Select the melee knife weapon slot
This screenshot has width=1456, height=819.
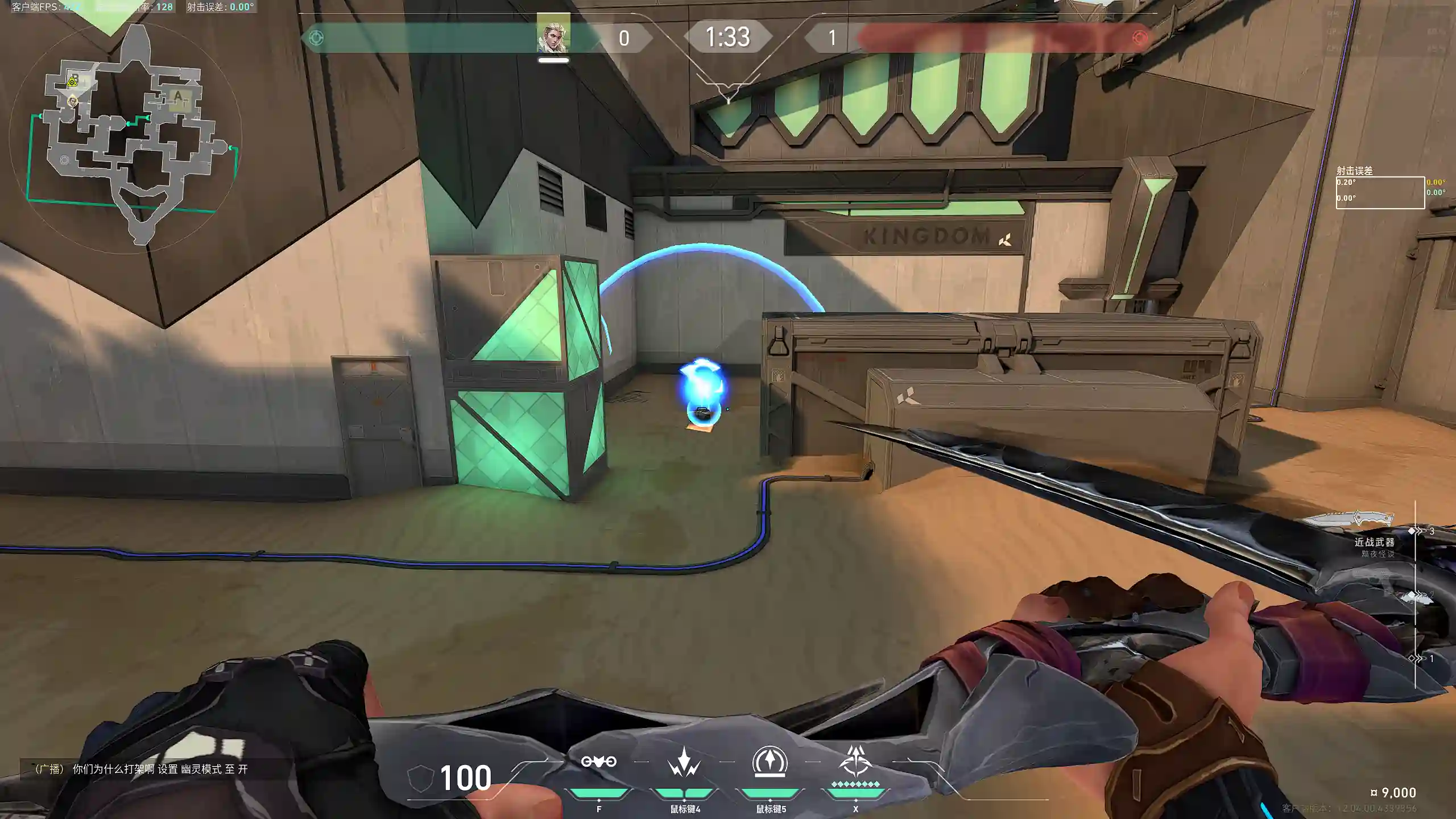1349,519
